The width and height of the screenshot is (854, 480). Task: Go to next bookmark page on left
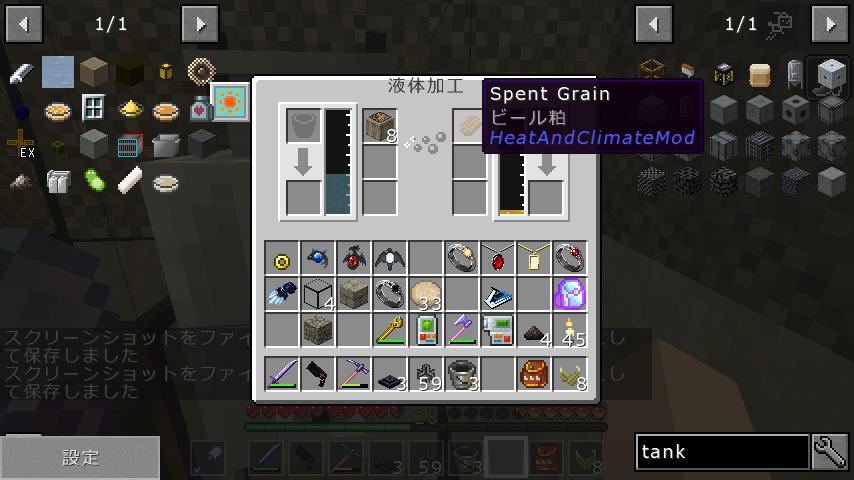[200, 23]
